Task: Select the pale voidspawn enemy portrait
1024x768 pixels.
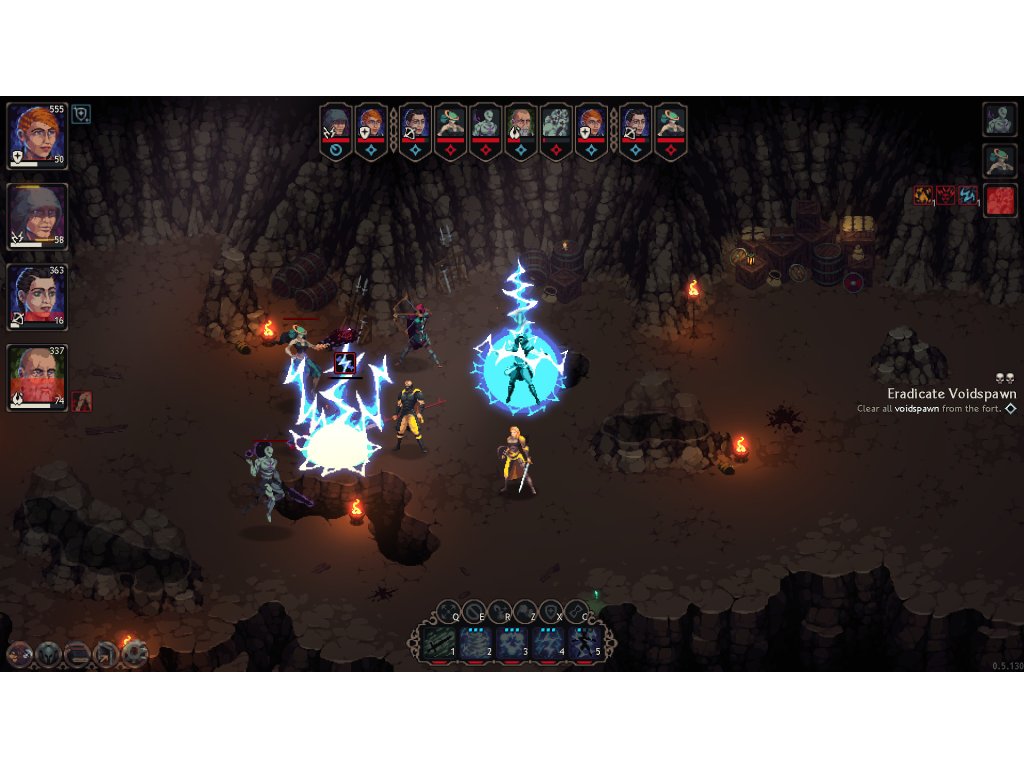Action: [999, 119]
